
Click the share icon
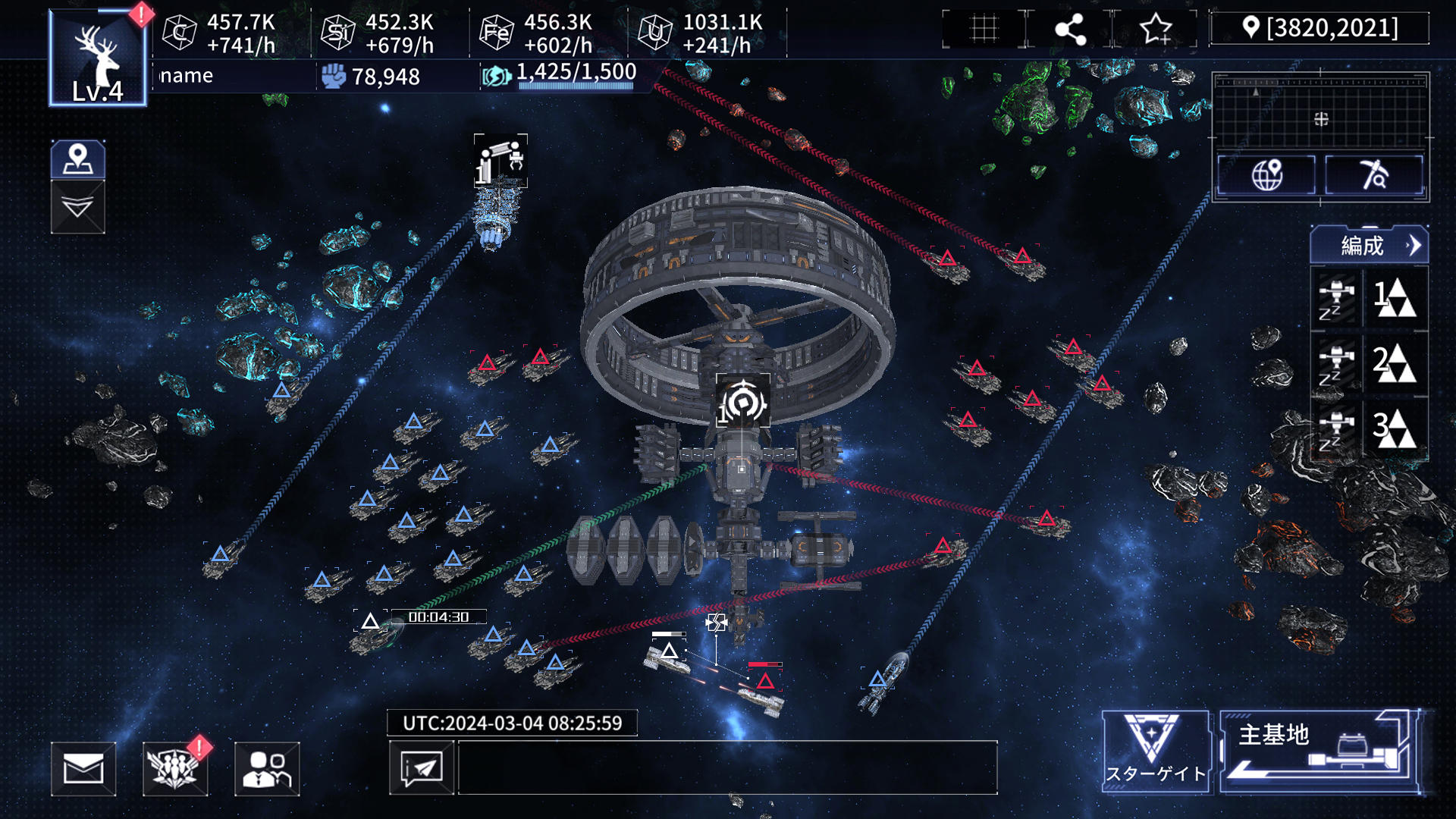1070,30
